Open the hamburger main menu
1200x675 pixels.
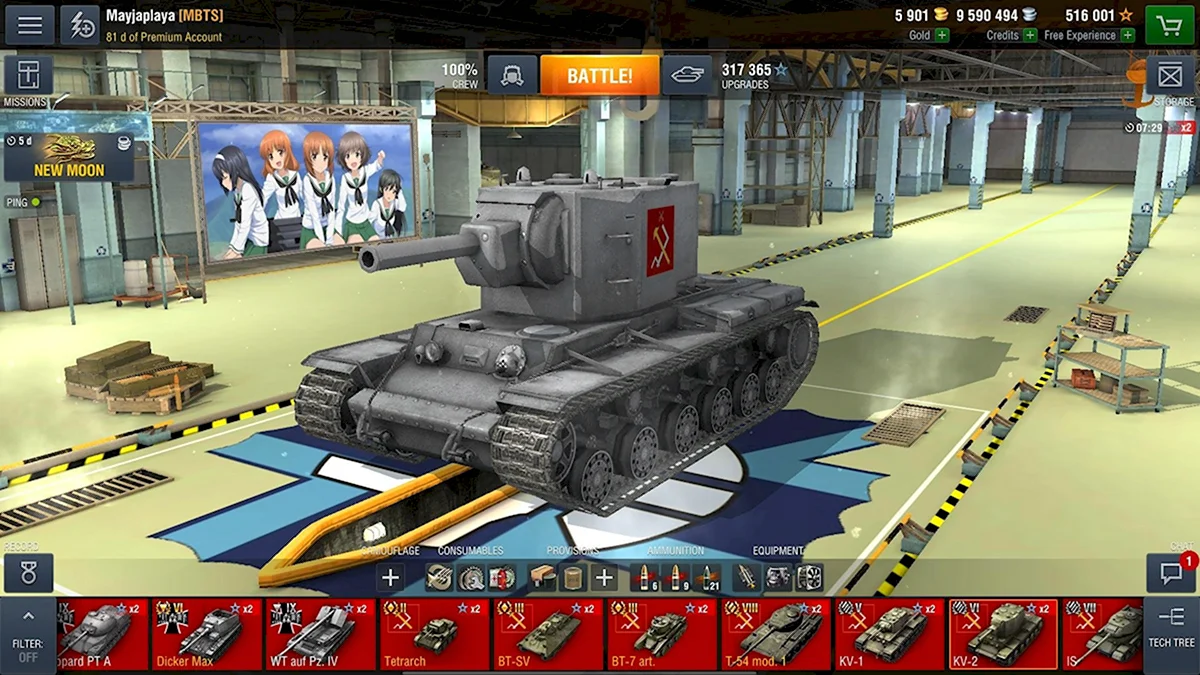click(30, 25)
